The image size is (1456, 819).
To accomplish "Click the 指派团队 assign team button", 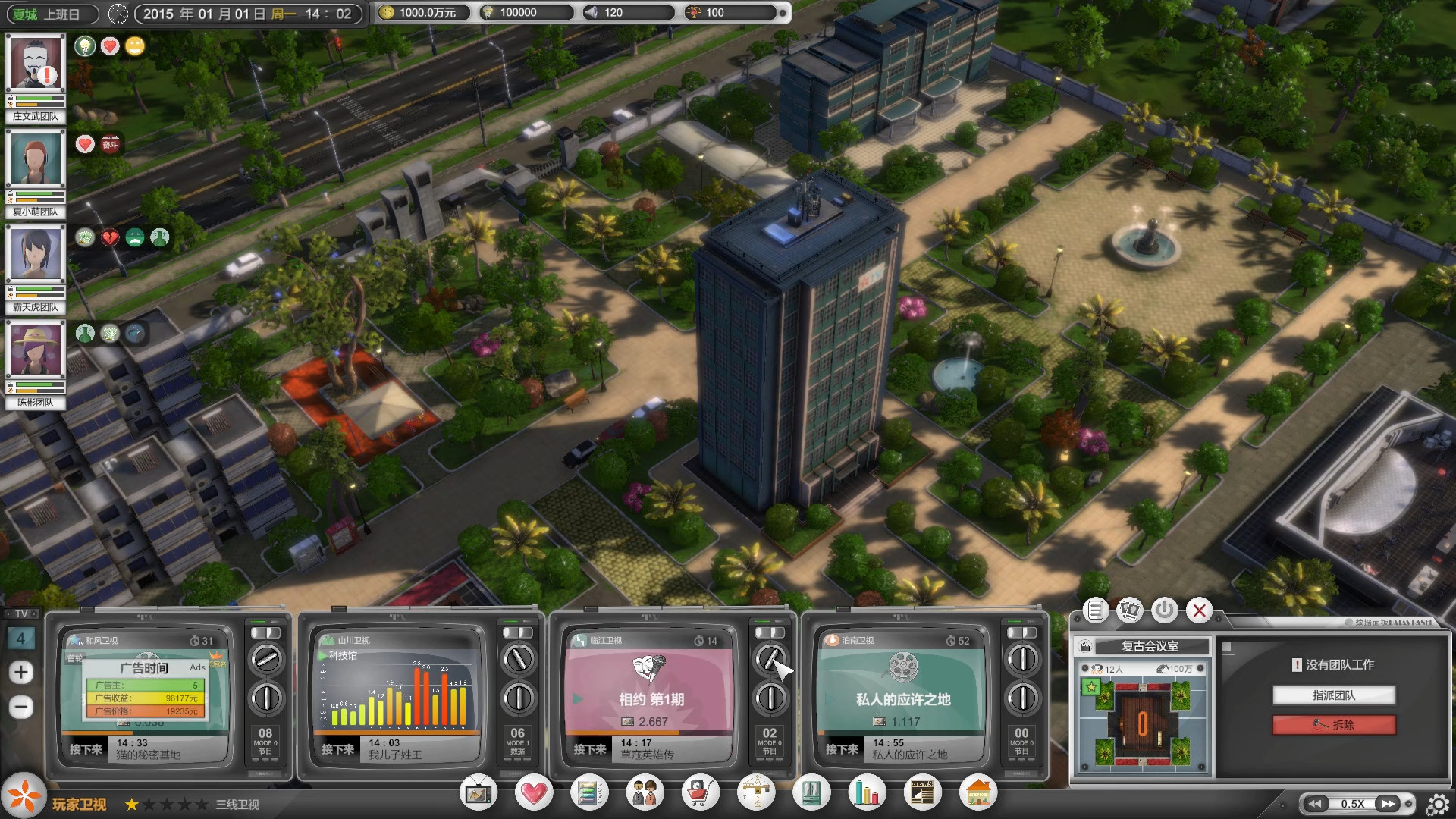I will click(1335, 695).
